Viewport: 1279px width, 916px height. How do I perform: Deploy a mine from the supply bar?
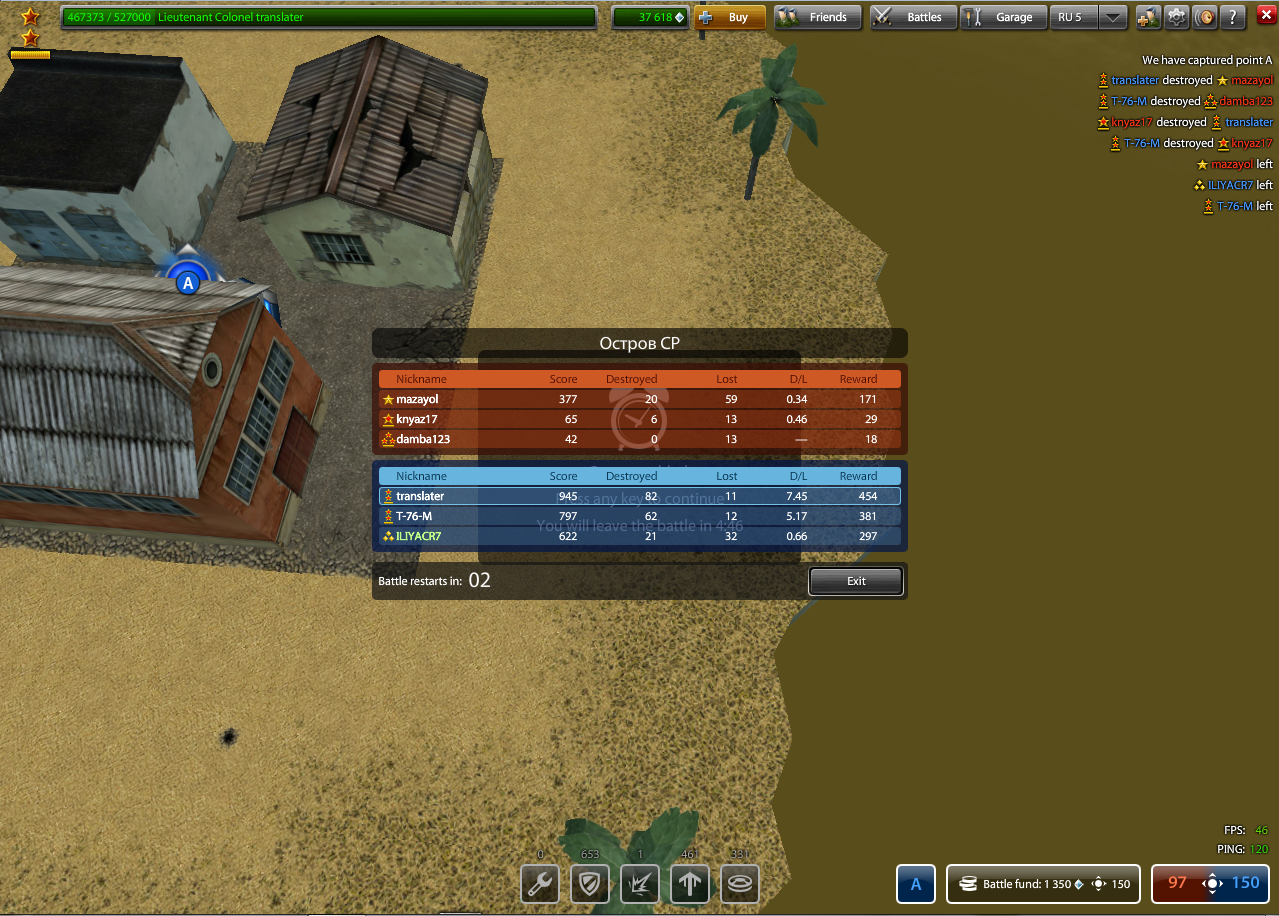pyautogui.click(x=740, y=884)
